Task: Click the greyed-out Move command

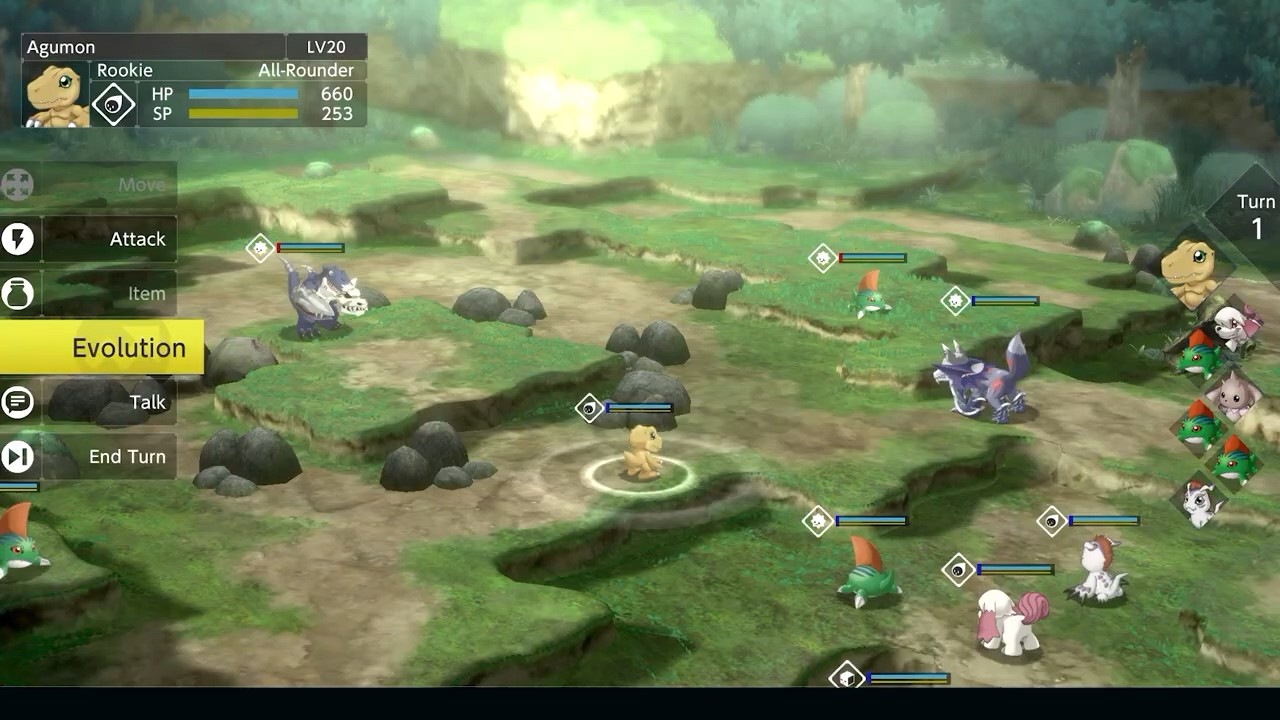Action: click(108, 185)
